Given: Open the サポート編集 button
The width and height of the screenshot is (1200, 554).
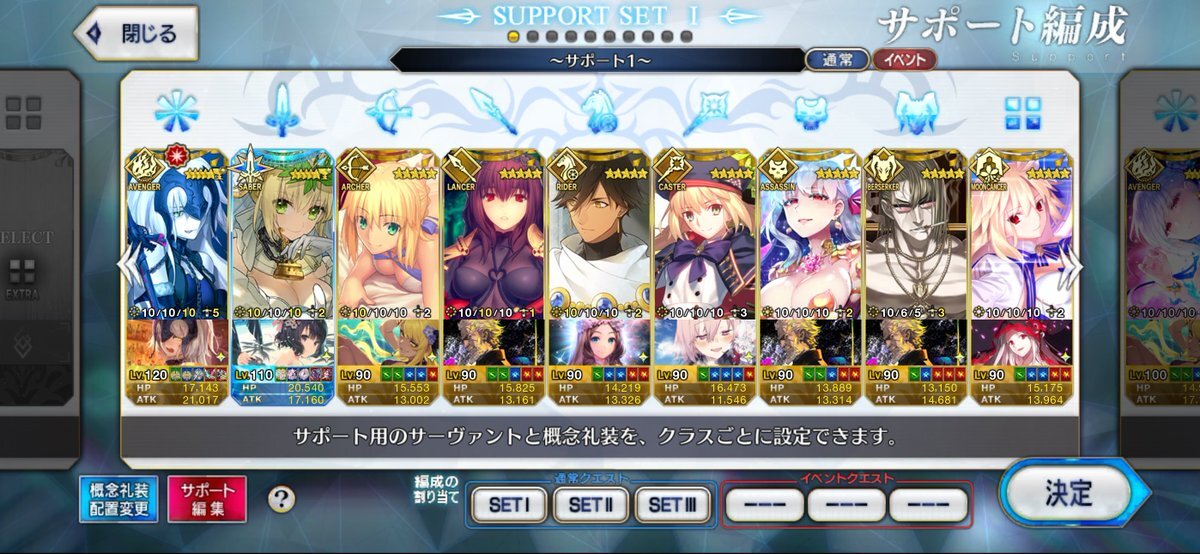Looking at the screenshot, I should click(207, 499).
